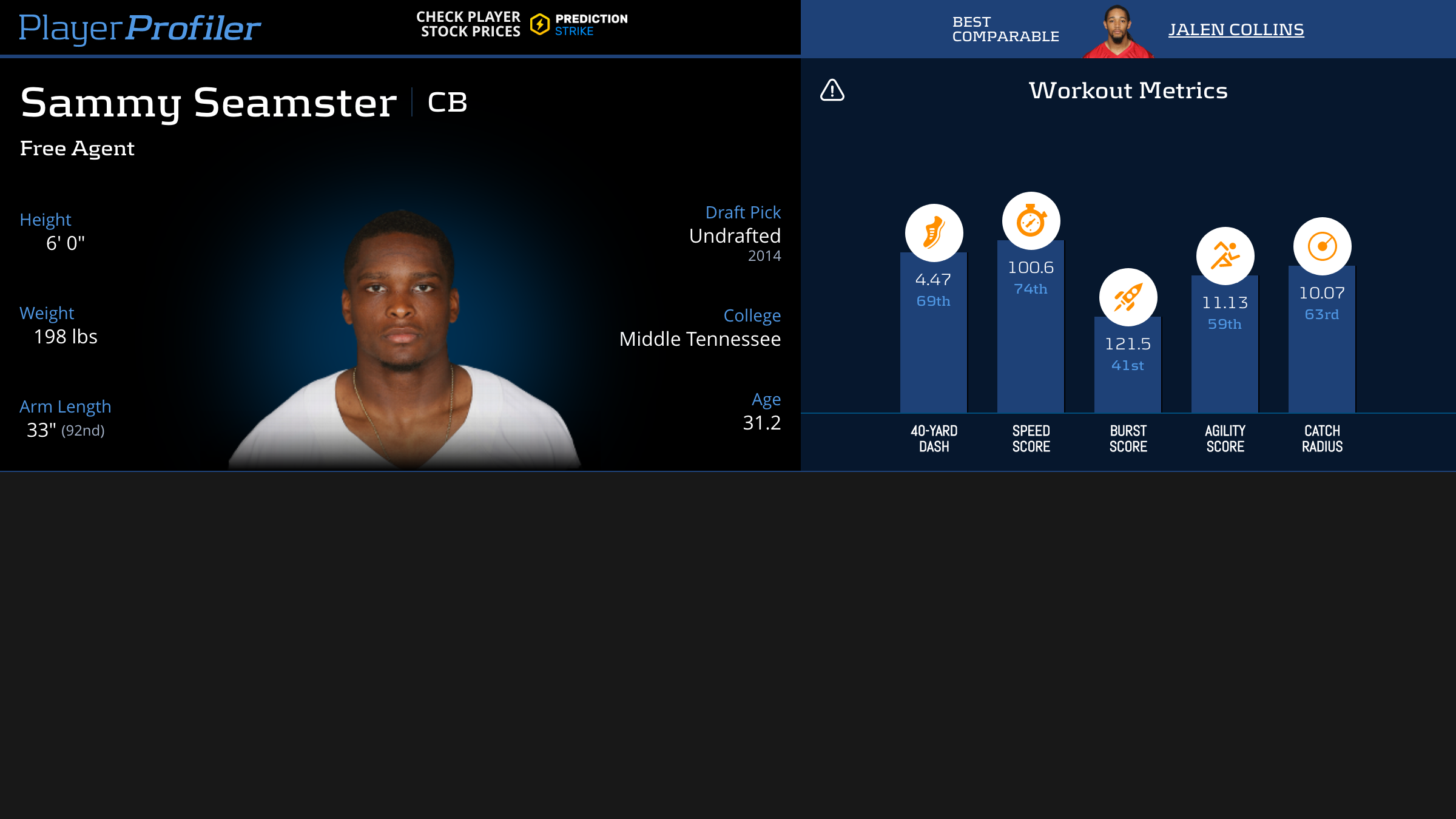Select the Burst Score rocket icon
Image resolution: width=1456 pixels, height=819 pixels.
click(x=1128, y=297)
